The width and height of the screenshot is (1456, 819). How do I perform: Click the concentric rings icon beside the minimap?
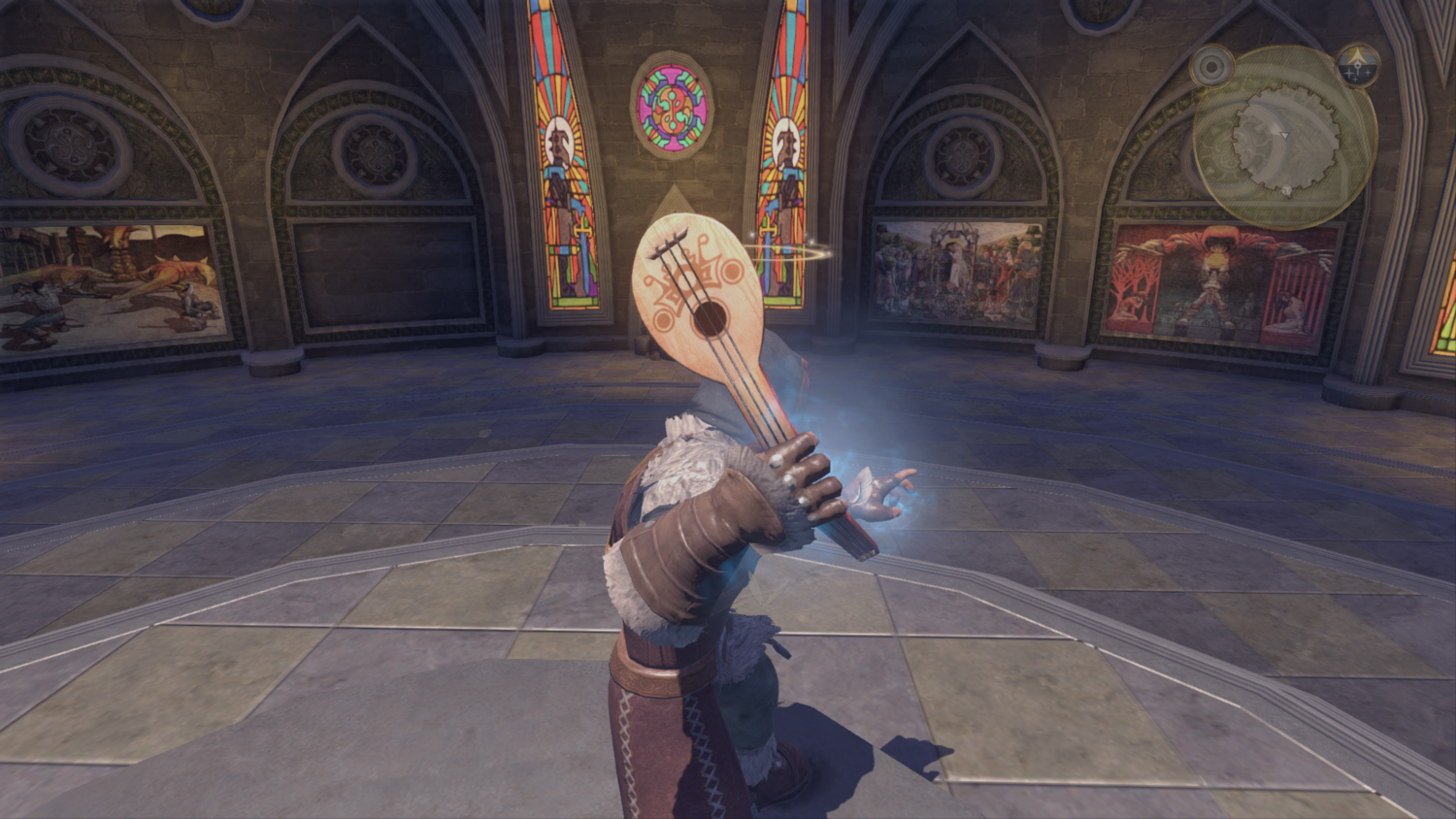click(x=1211, y=67)
